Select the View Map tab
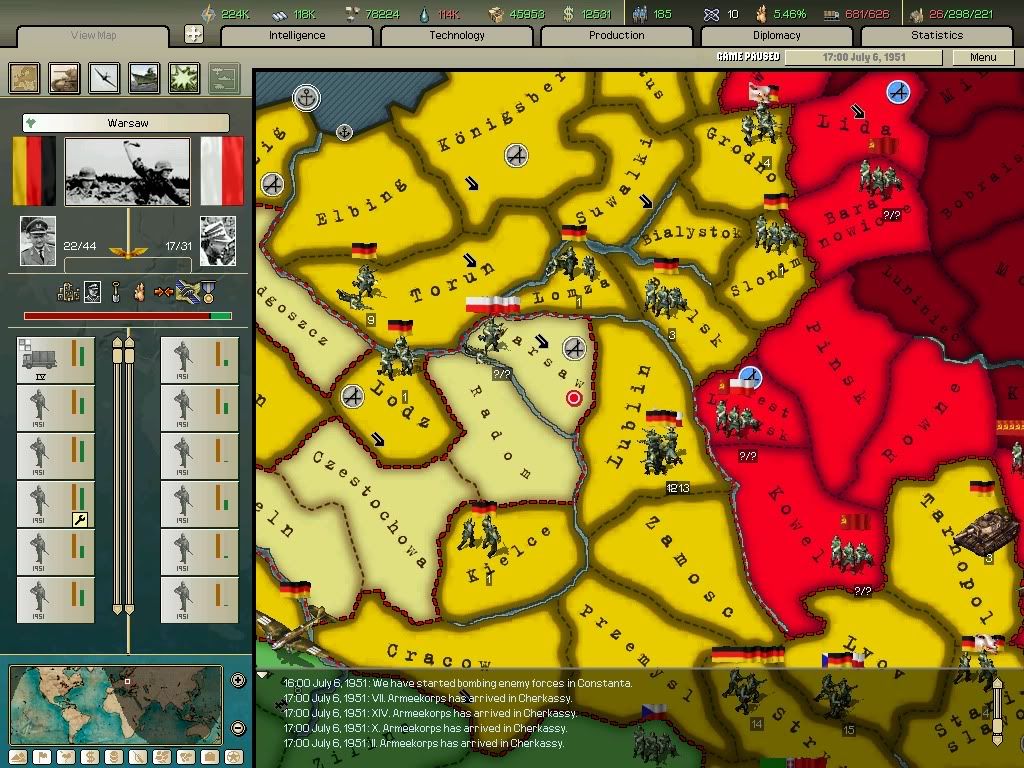The image size is (1024, 768). coord(94,36)
